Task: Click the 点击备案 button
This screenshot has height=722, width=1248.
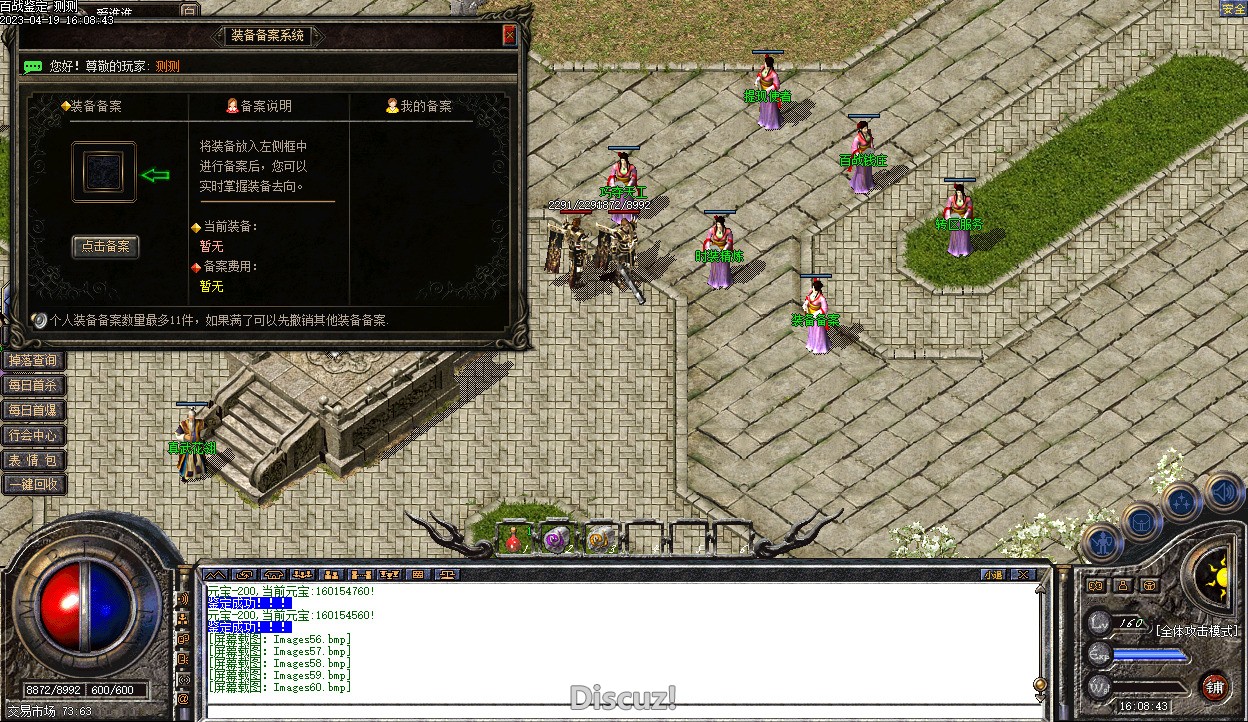Action: pyautogui.click(x=105, y=247)
